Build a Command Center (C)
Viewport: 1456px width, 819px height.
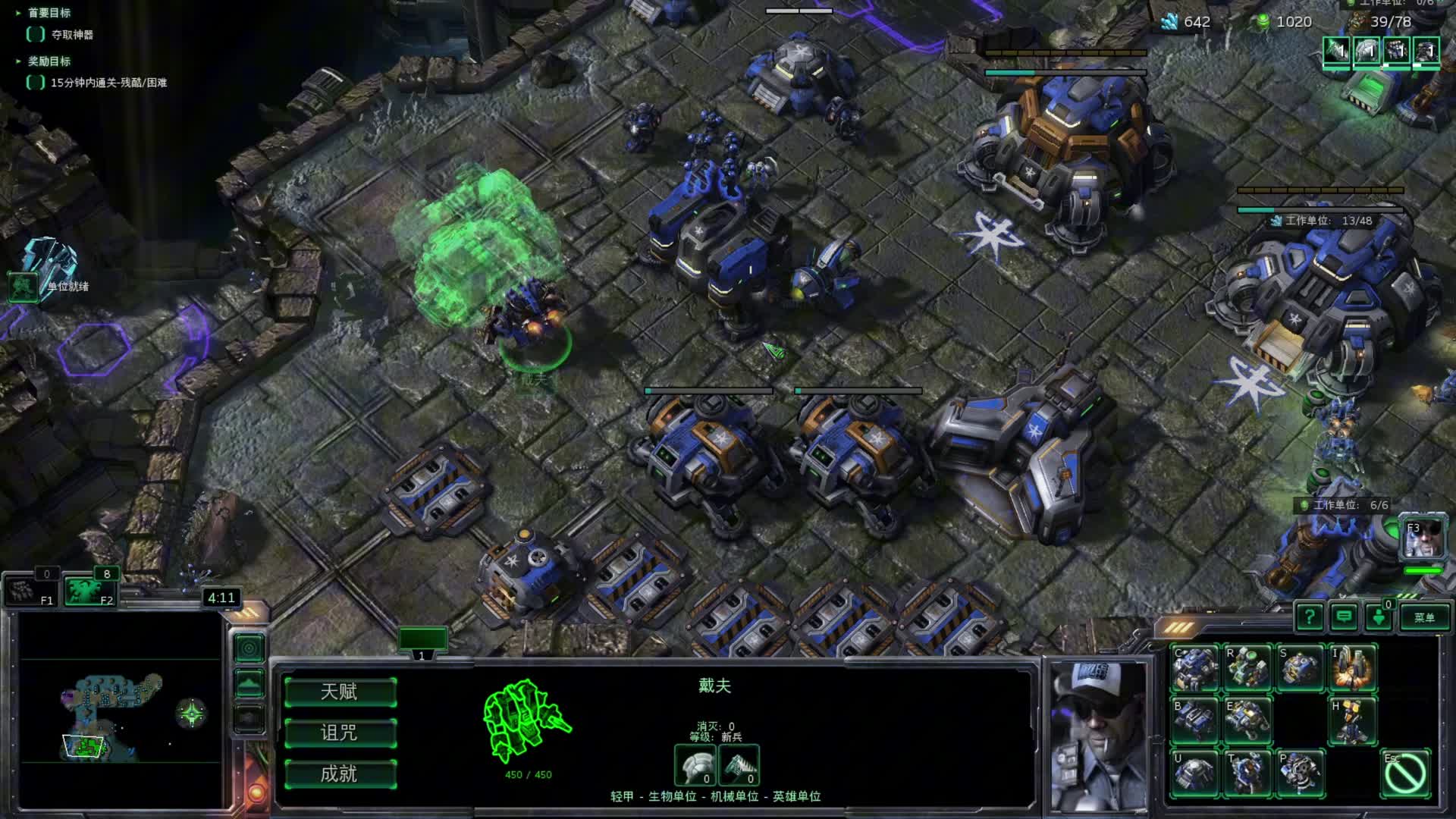coord(1194,668)
